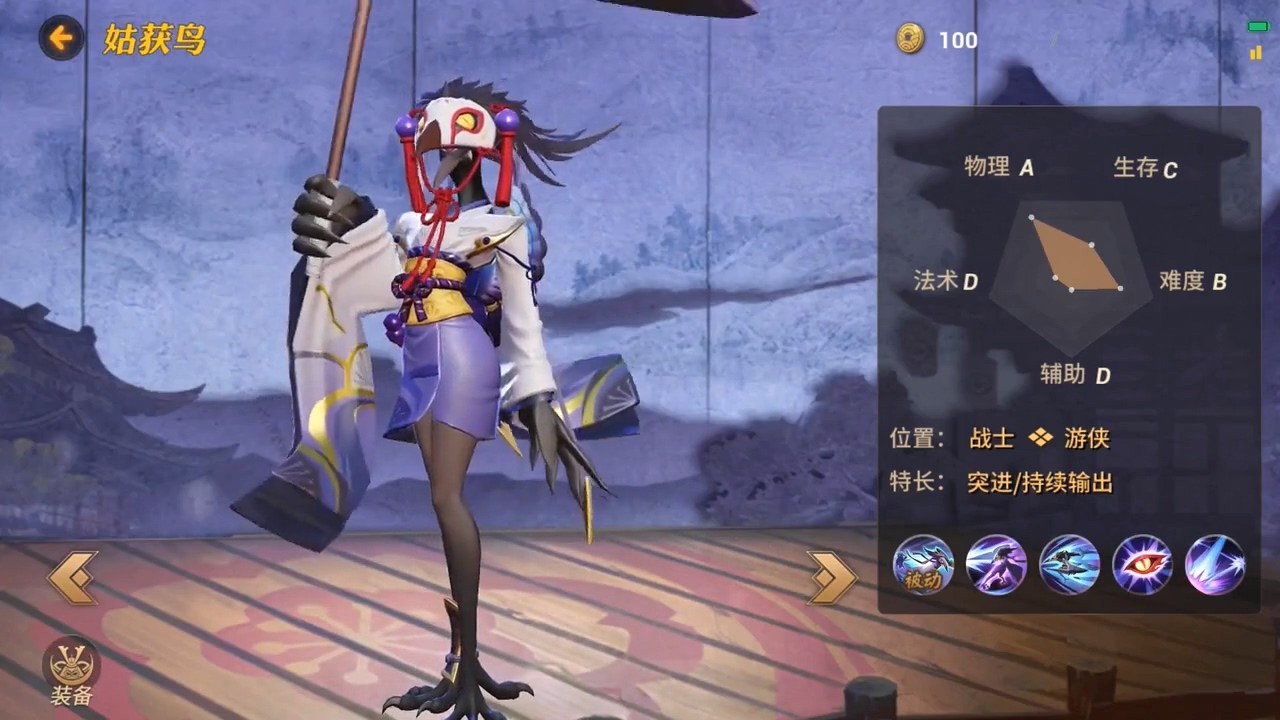Tap the gold coin currency icon

click(910, 40)
